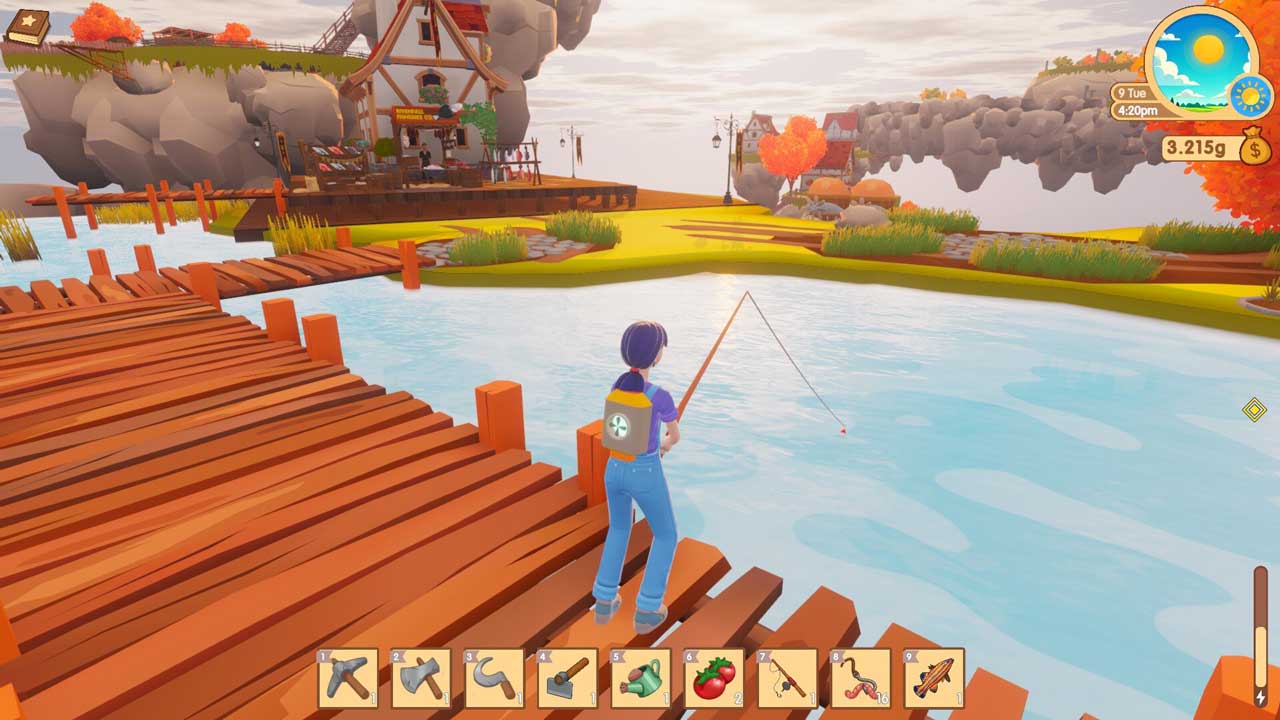Equip the green watering can
The image size is (1280, 720).
pos(641,678)
